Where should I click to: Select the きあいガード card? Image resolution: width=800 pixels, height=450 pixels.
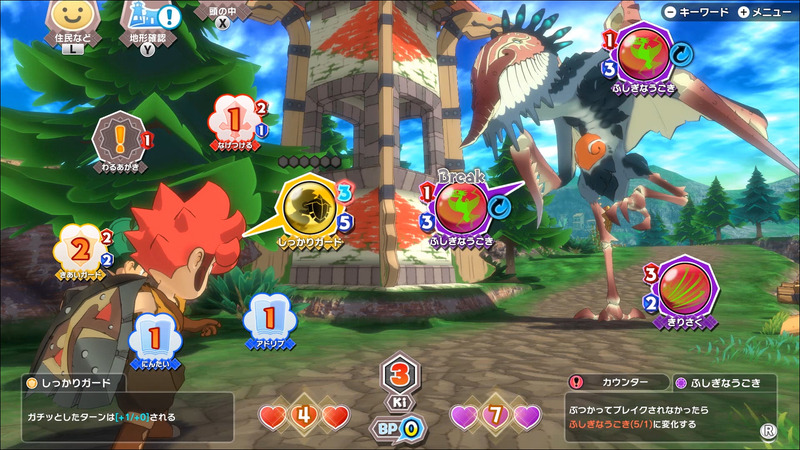click(x=80, y=249)
